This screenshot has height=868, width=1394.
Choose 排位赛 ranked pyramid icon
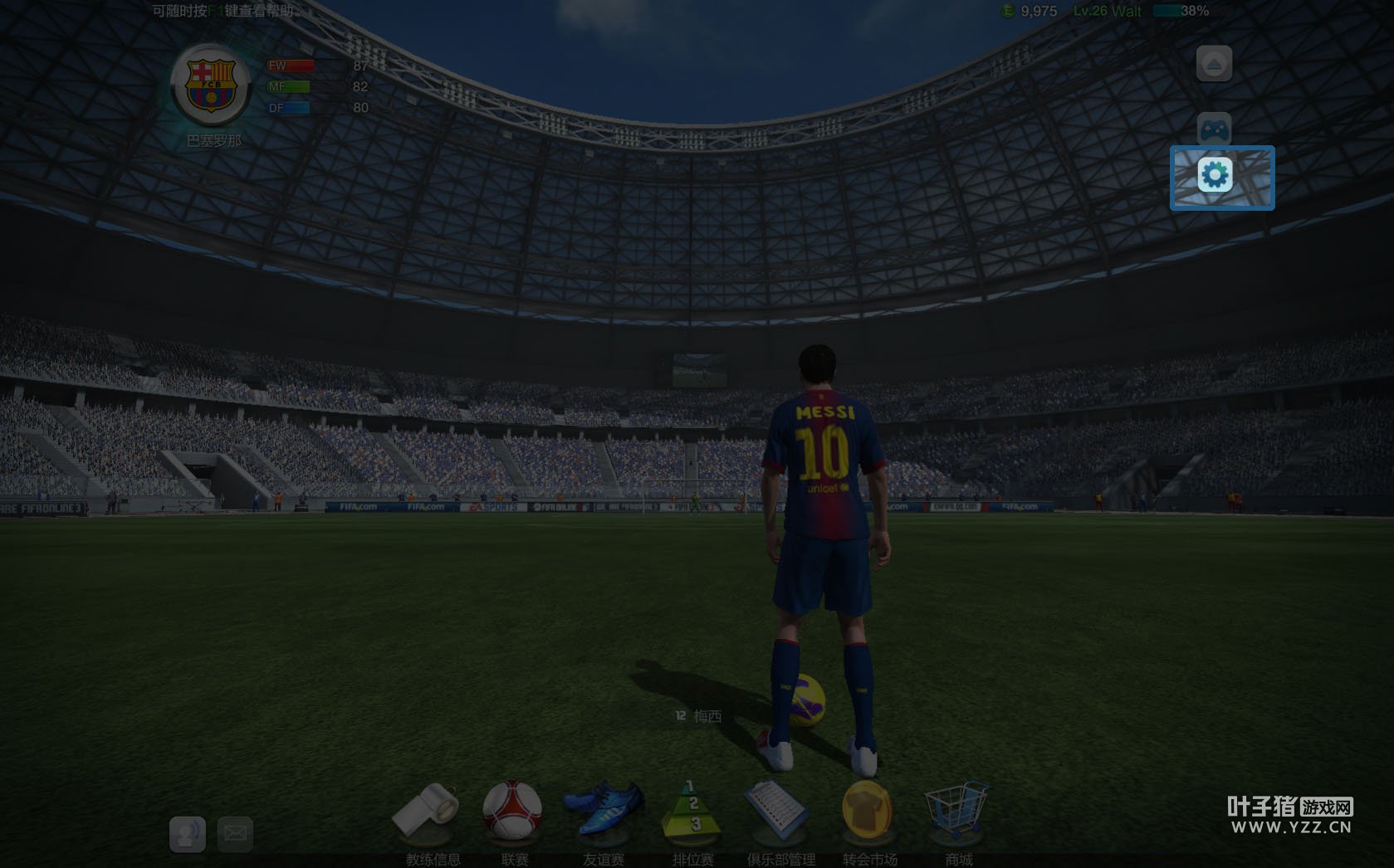tap(692, 811)
